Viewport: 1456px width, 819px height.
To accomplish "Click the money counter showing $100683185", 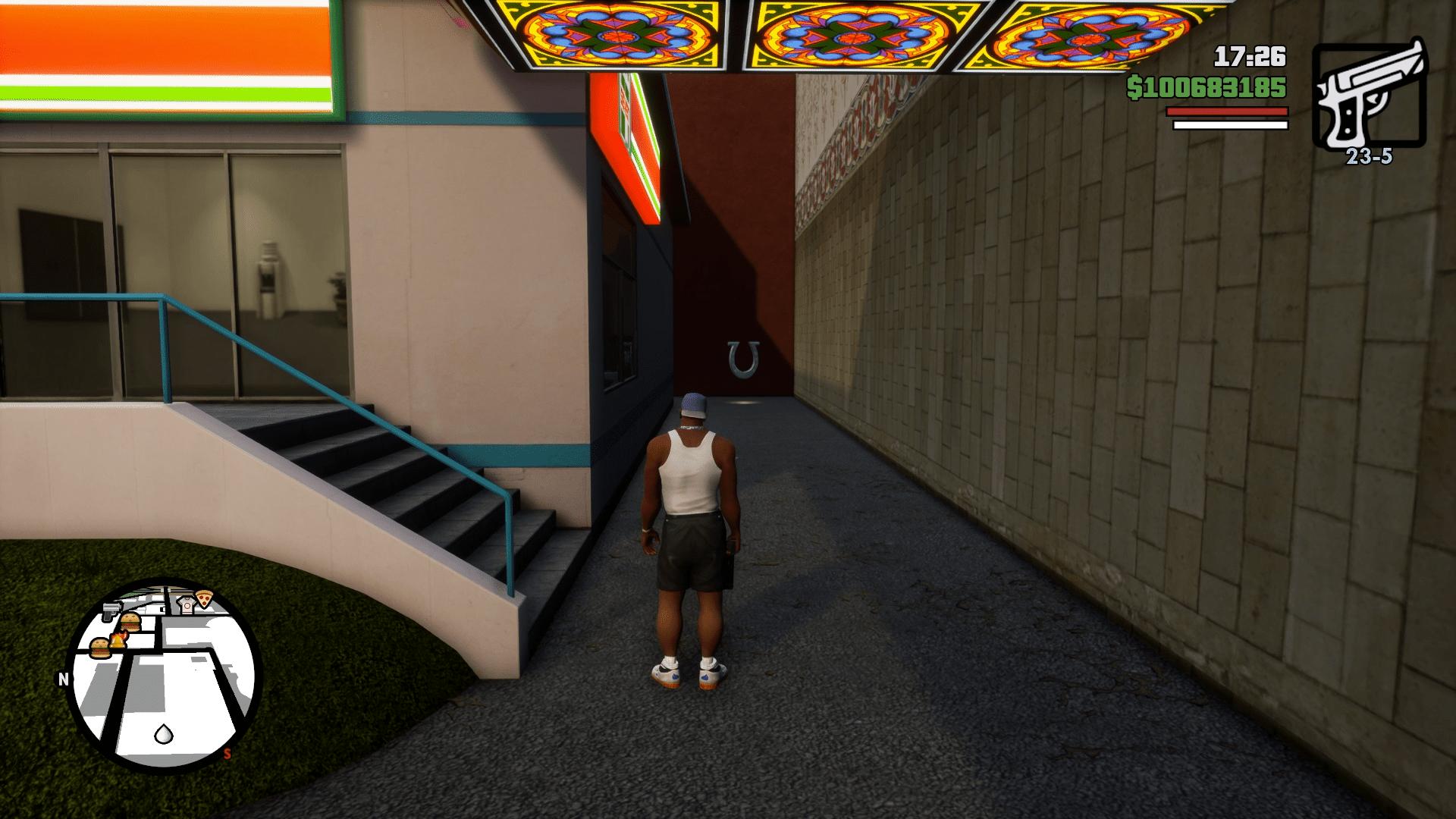I will click(1206, 89).
